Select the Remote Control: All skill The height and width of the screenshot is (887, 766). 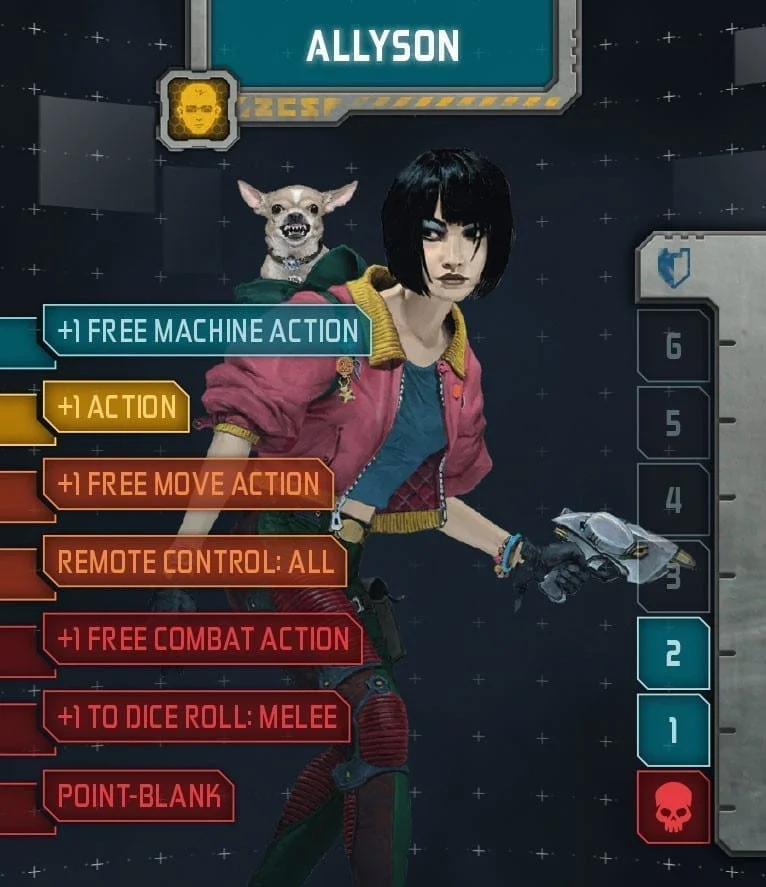tap(195, 561)
